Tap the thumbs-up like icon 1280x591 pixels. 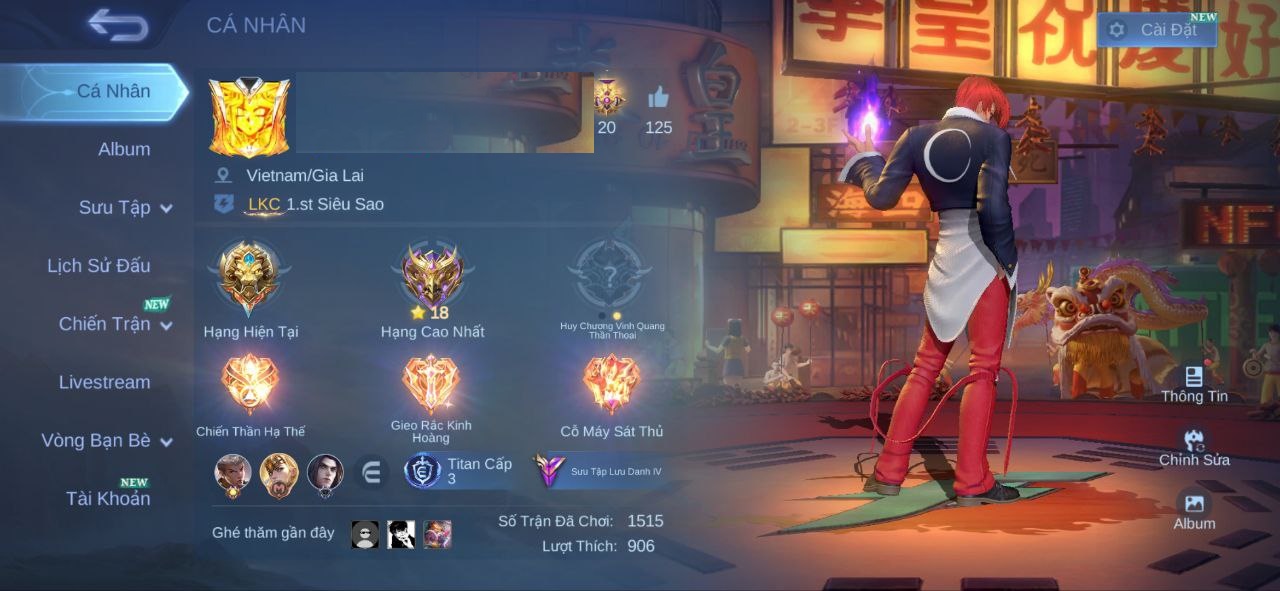coord(658,98)
